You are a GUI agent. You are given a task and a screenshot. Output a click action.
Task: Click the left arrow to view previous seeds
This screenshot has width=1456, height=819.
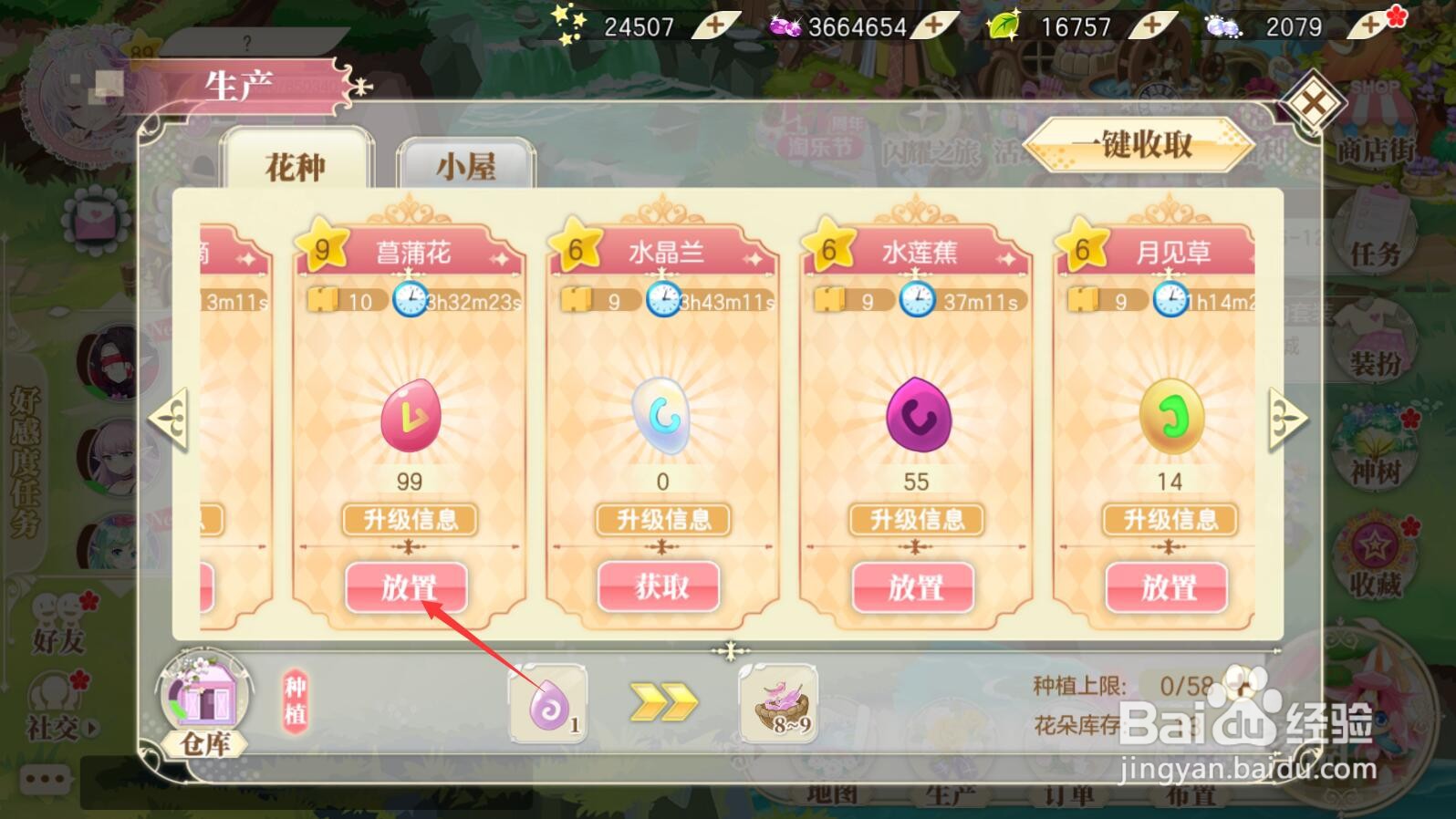tap(169, 420)
